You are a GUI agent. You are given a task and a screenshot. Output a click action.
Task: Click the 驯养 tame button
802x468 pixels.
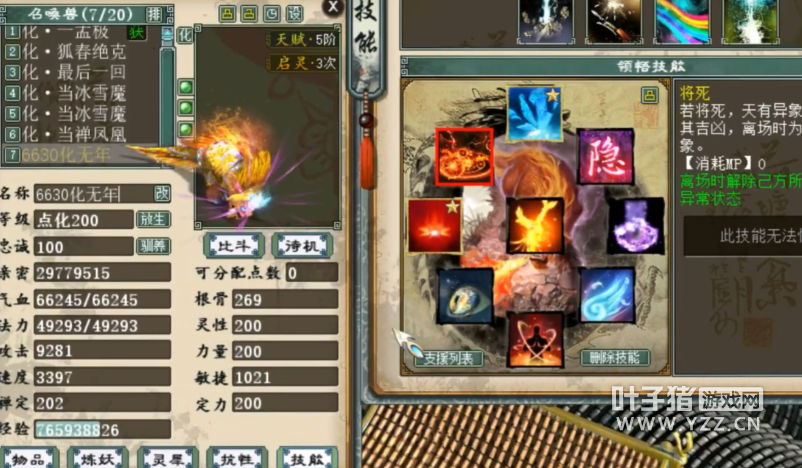click(x=153, y=246)
